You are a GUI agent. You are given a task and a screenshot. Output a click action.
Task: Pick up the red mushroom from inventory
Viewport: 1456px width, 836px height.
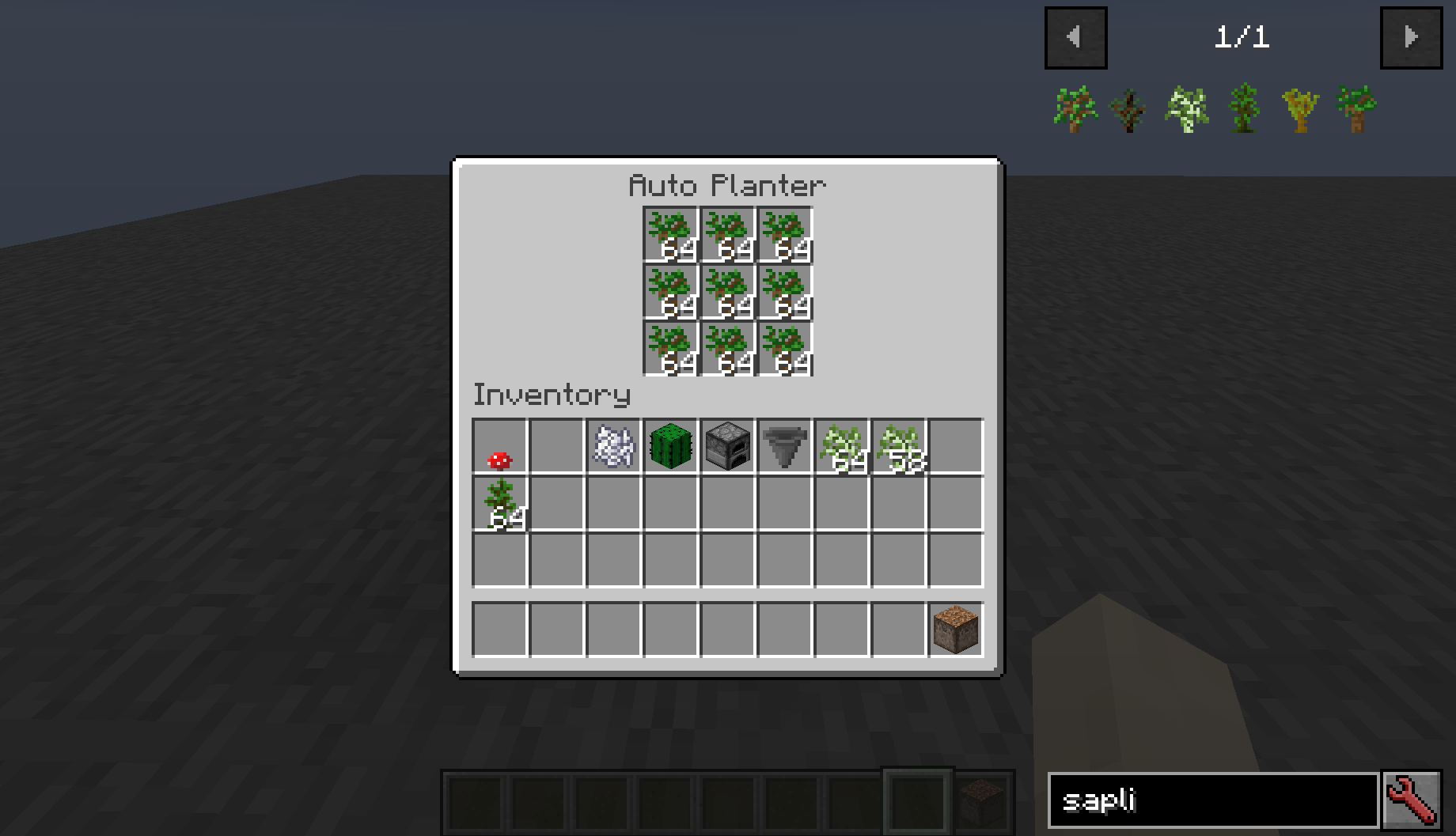tap(499, 447)
